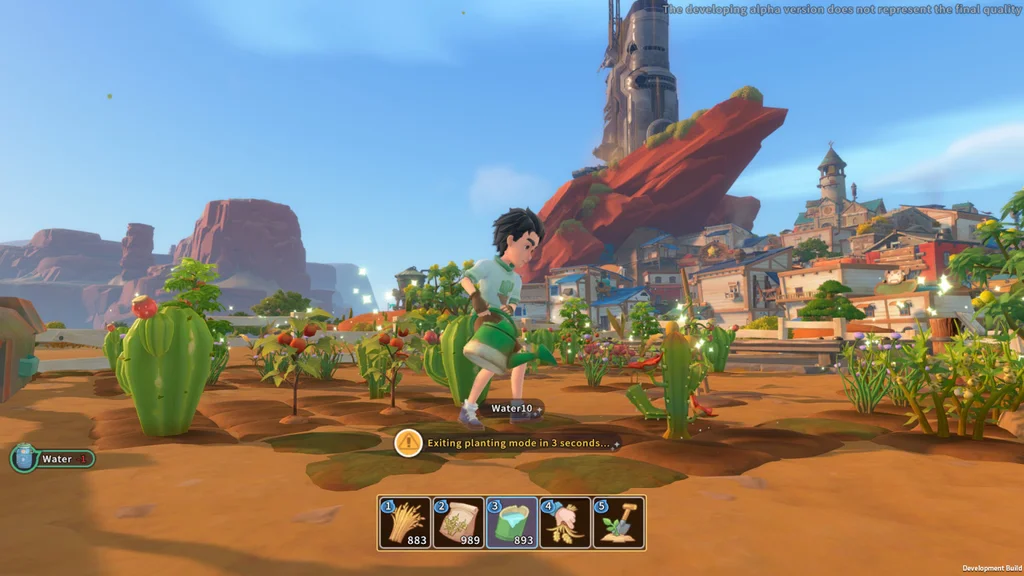Select the wheat bundle hotbar slot
The width and height of the screenshot is (1024, 576).
coord(405,522)
